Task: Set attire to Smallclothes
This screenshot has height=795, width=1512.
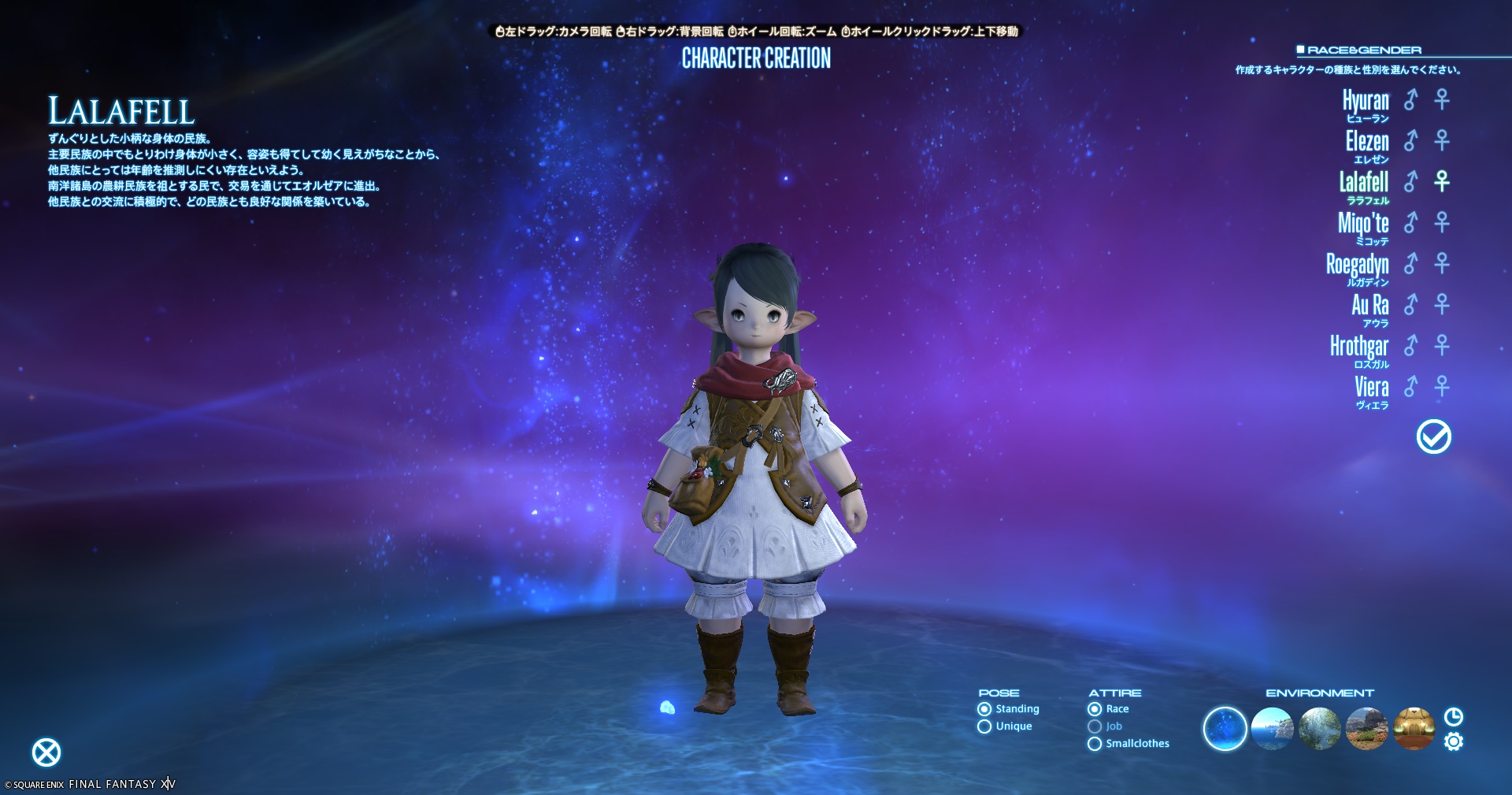Action: [1095, 744]
